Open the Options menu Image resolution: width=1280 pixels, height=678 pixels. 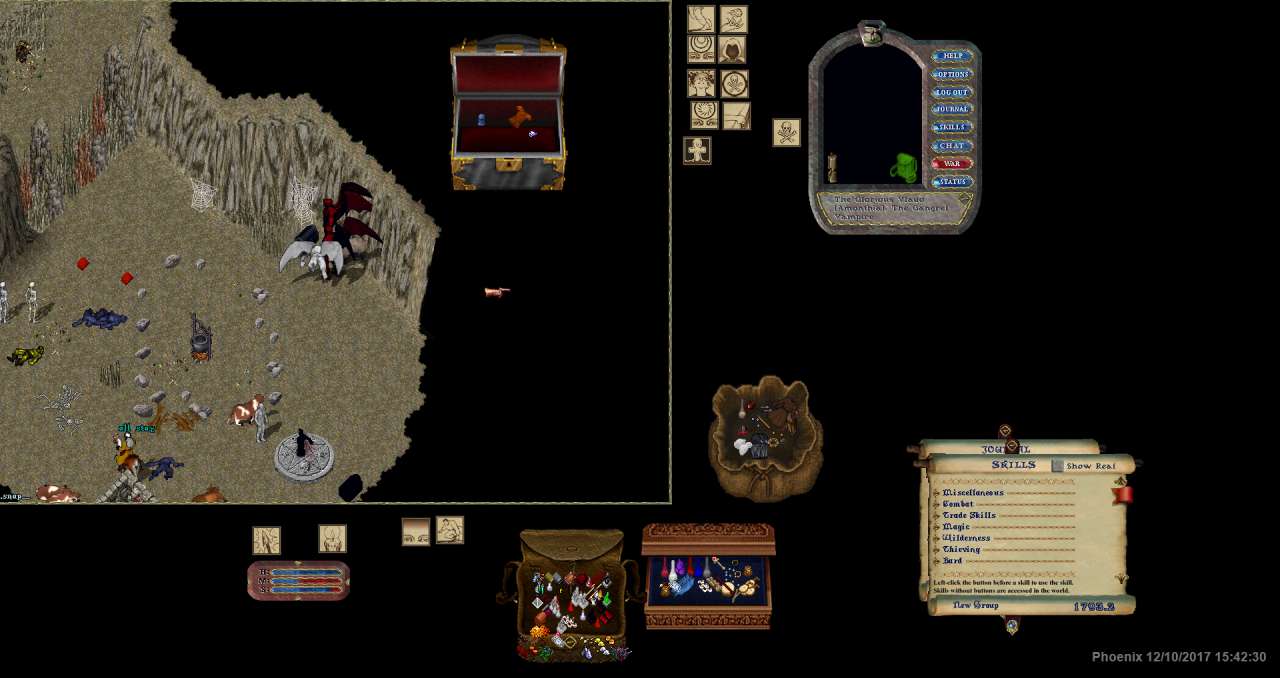(x=952, y=74)
